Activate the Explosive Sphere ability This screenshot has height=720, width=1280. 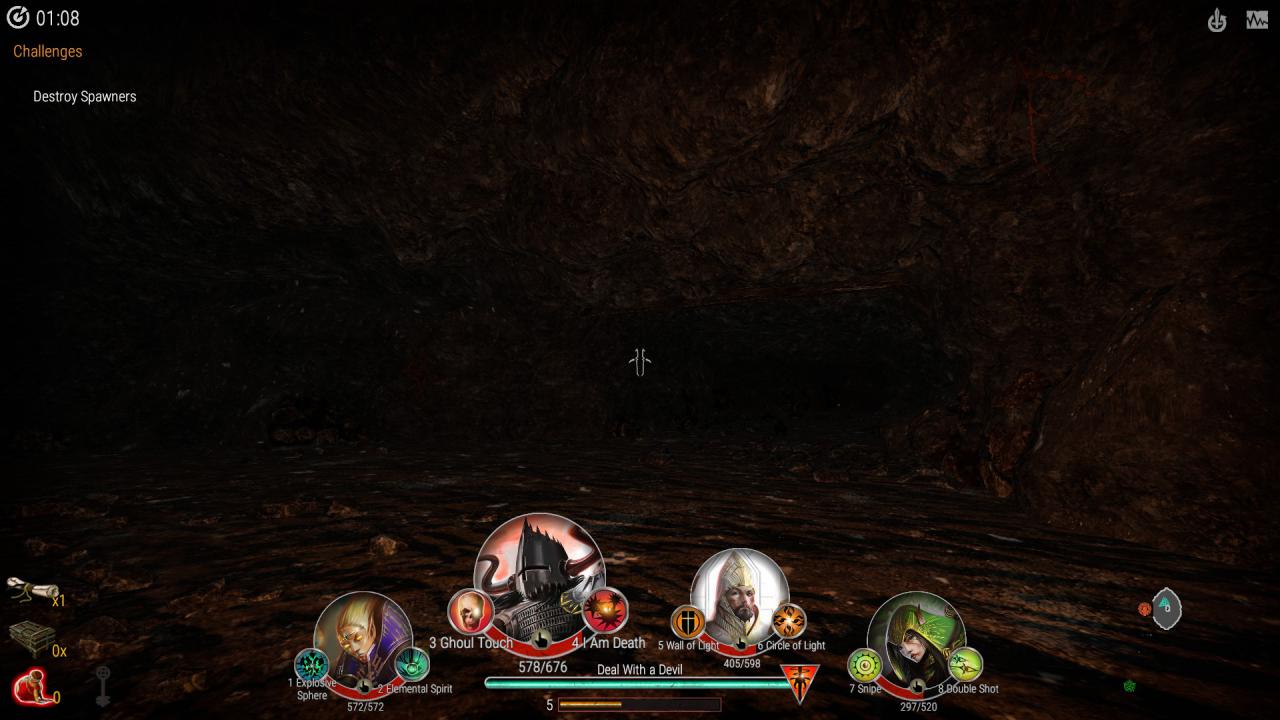(311, 665)
